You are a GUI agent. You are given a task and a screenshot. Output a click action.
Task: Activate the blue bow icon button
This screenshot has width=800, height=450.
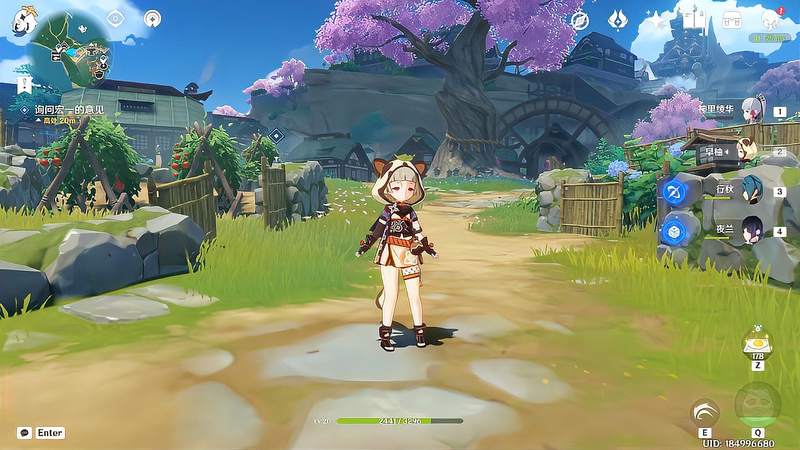point(676,191)
